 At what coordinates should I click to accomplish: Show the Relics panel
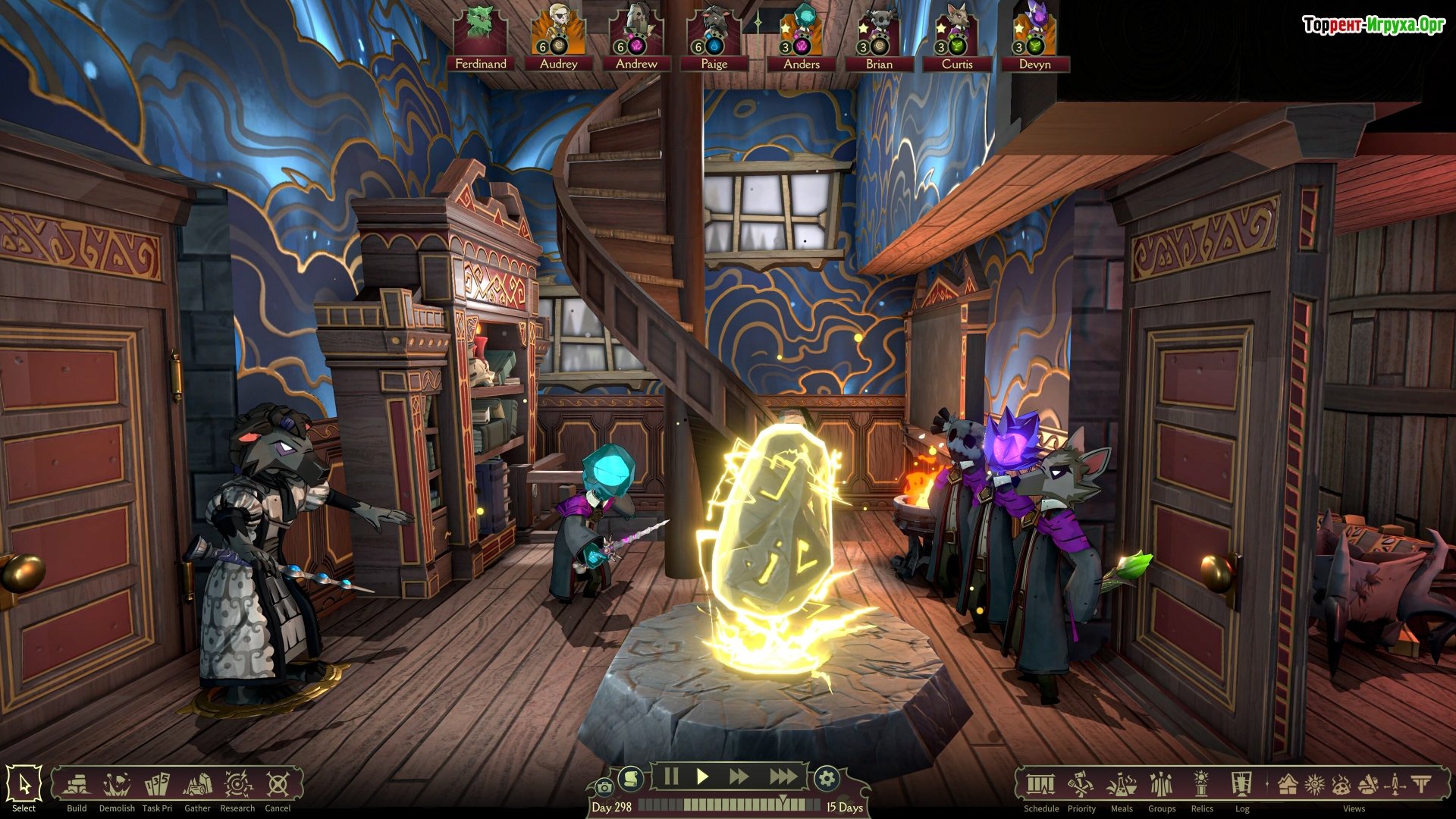pyautogui.click(x=1202, y=786)
